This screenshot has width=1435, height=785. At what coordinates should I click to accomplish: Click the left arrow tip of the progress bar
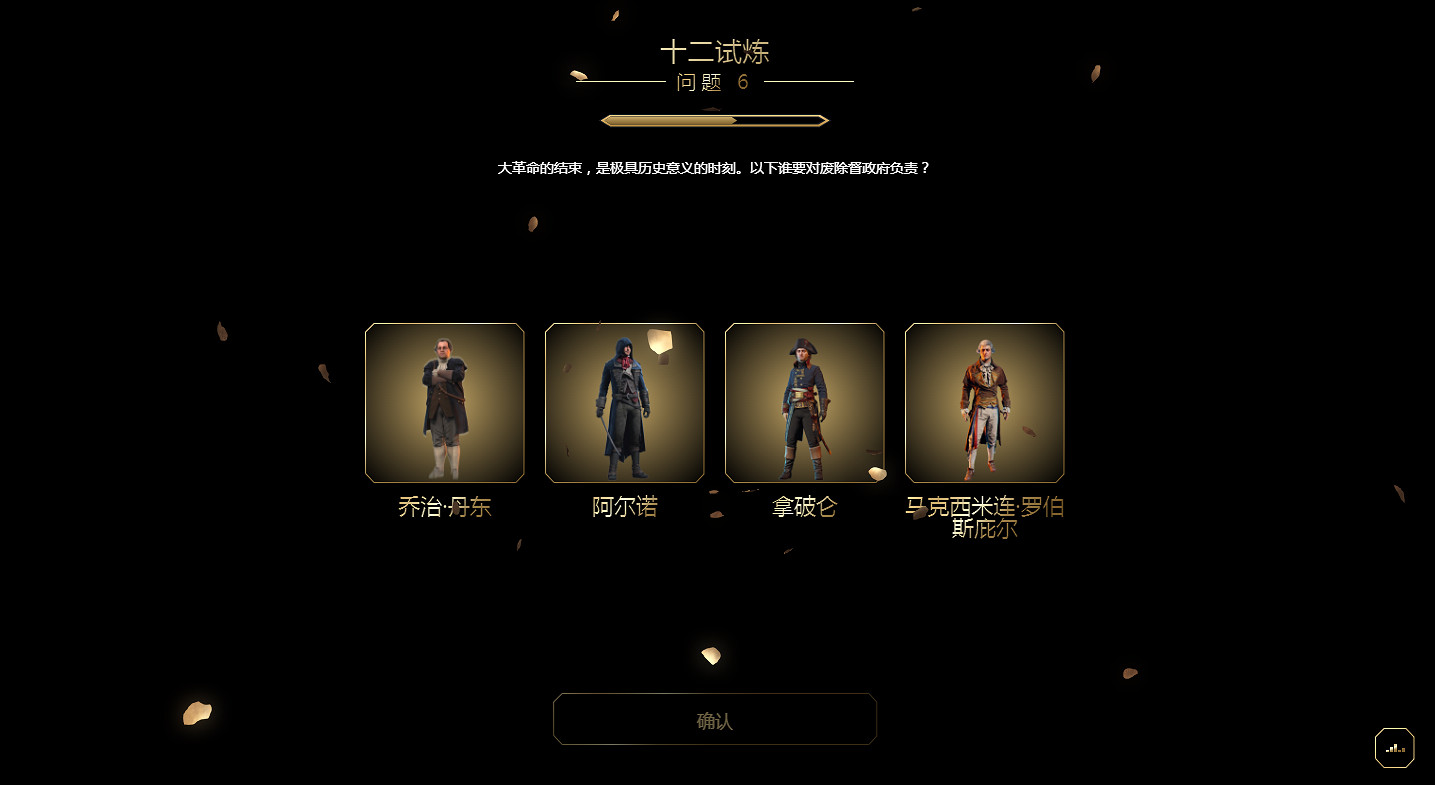click(605, 119)
